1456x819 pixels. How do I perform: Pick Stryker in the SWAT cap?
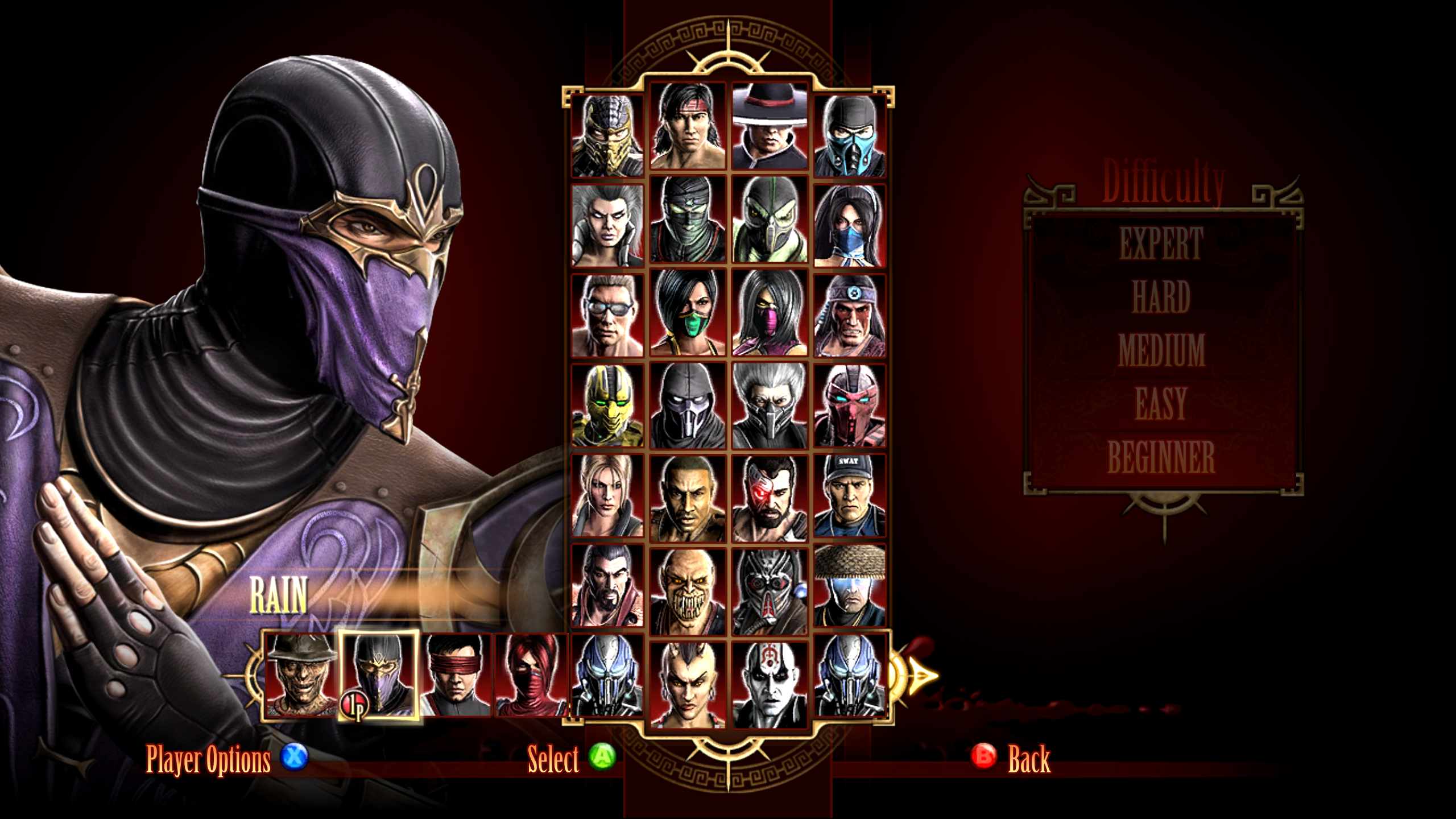(x=850, y=495)
